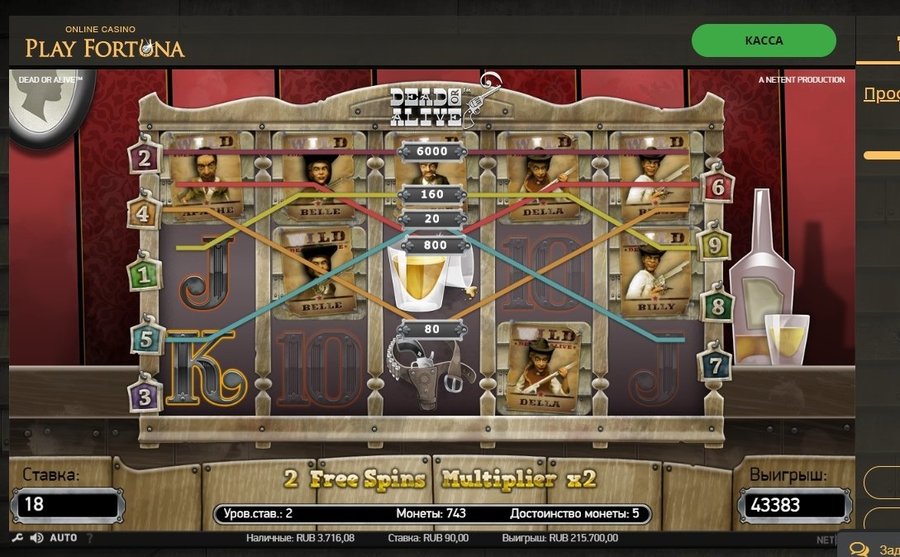Viewport: 900px width, 557px height.
Task: Toggle the speaker sound icon
Action: pos(36,538)
